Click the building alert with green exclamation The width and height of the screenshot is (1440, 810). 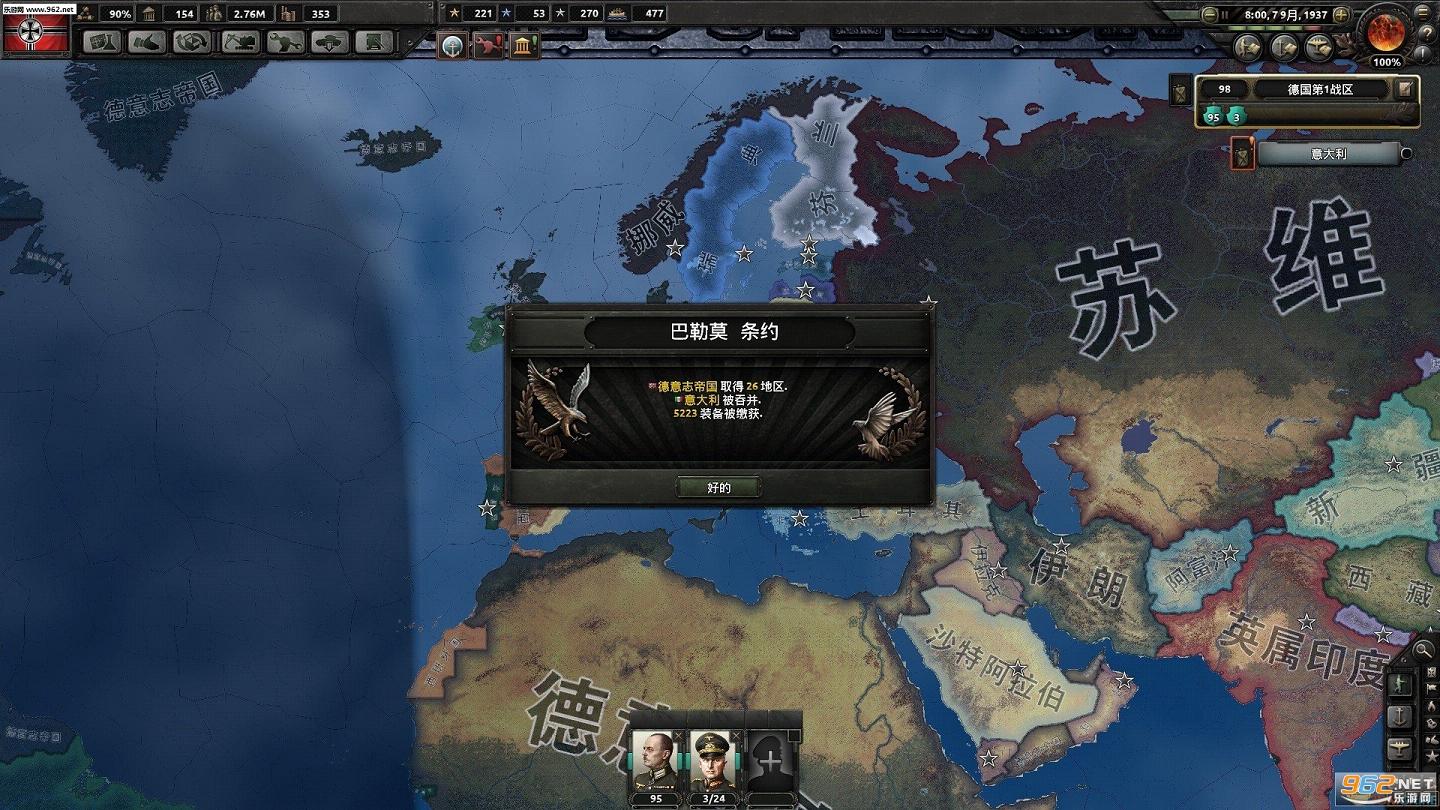click(x=524, y=45)
